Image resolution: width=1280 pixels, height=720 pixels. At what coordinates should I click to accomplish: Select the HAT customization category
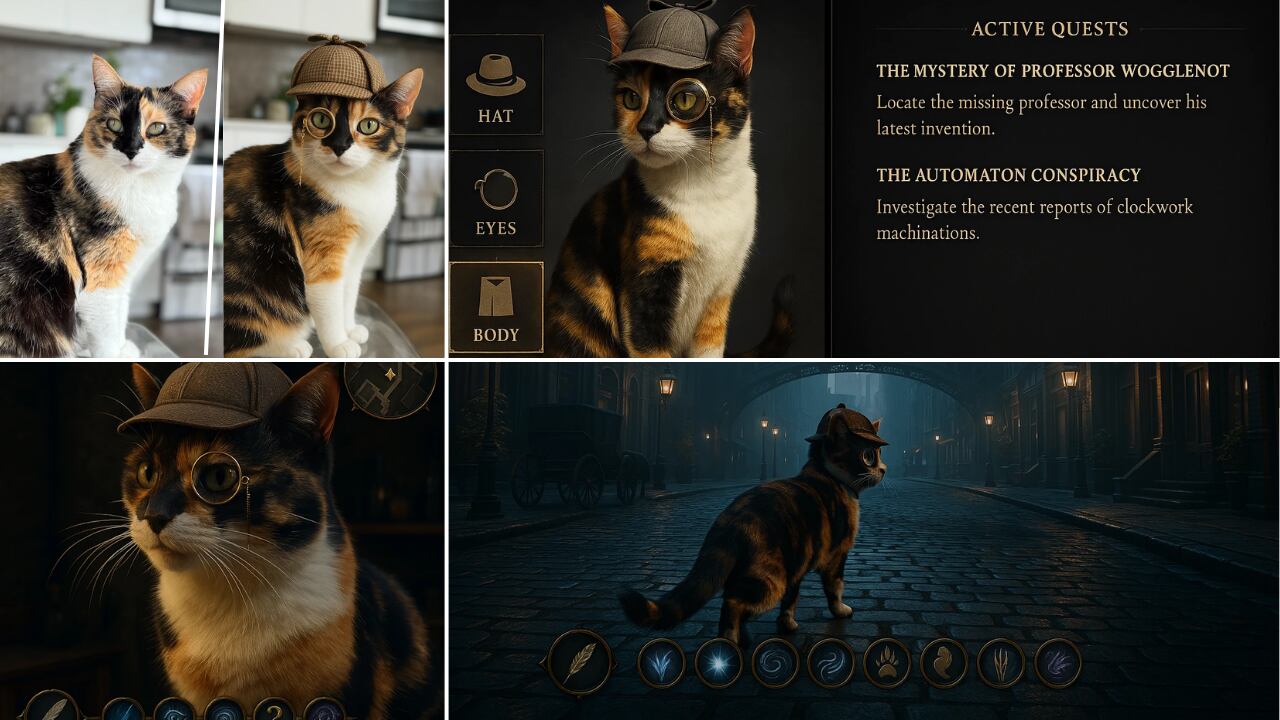(x=496, y=85)
